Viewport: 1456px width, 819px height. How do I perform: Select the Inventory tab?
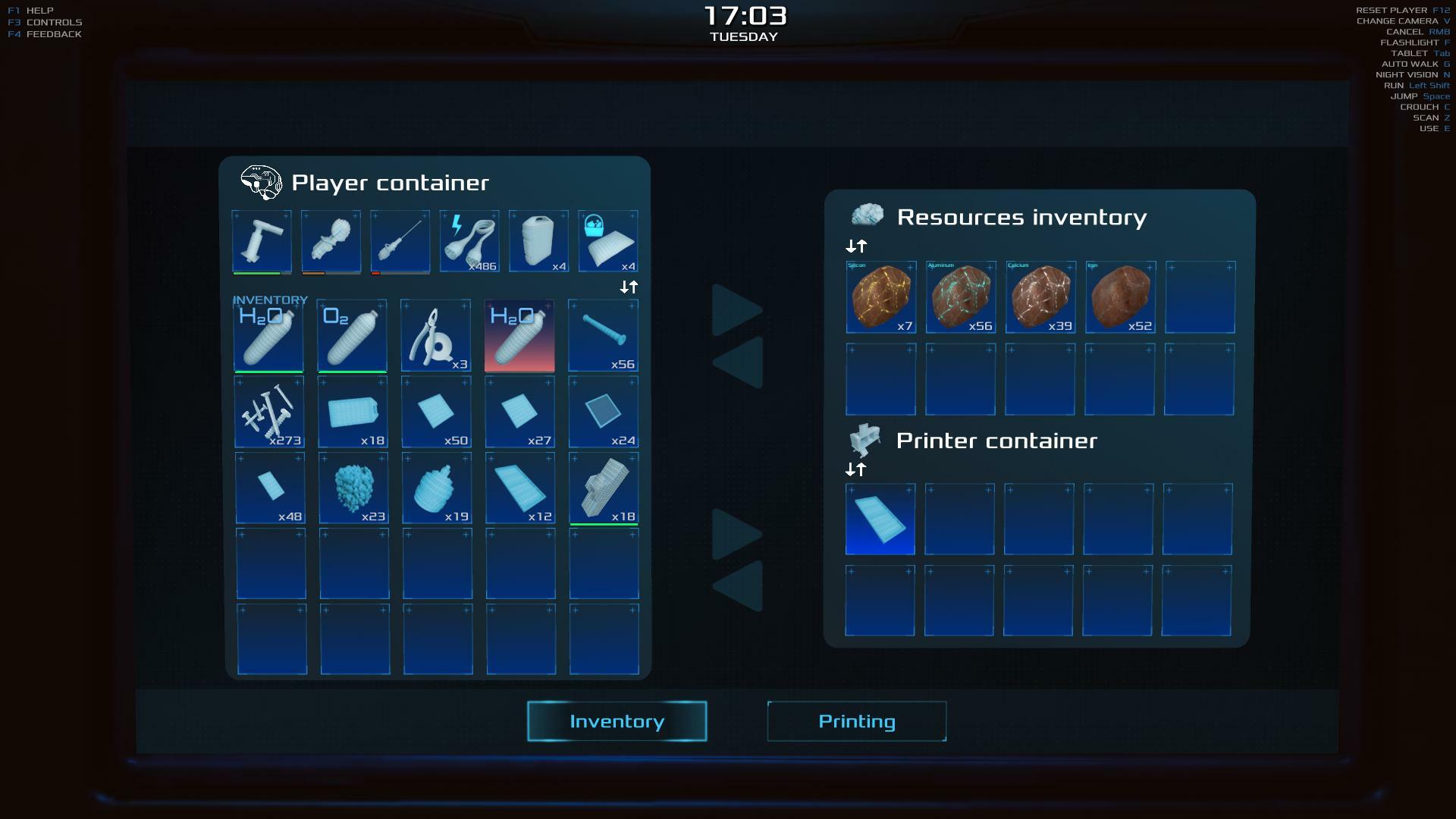pos(617,721)
